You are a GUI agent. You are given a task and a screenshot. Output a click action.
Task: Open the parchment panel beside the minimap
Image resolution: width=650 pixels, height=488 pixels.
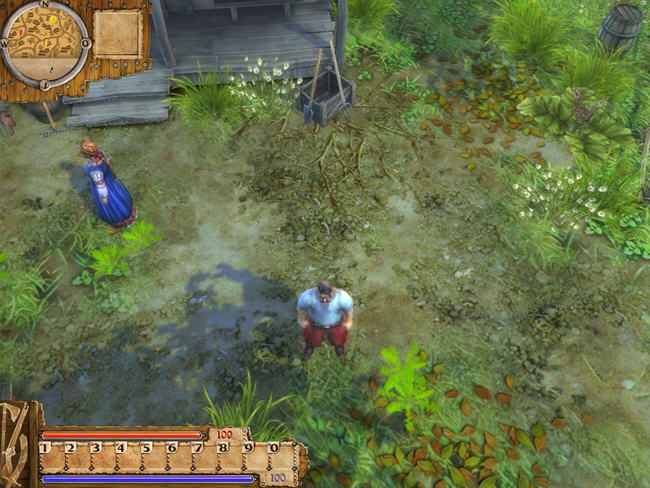(x=118, y=35)
